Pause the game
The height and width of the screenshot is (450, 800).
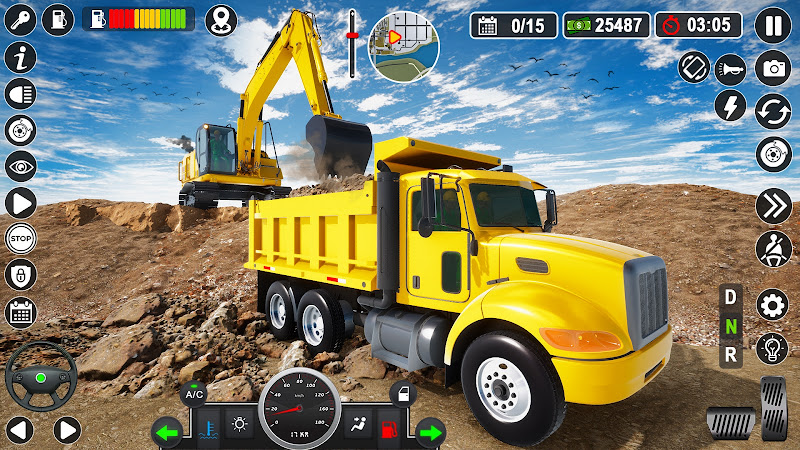(772, 25)
